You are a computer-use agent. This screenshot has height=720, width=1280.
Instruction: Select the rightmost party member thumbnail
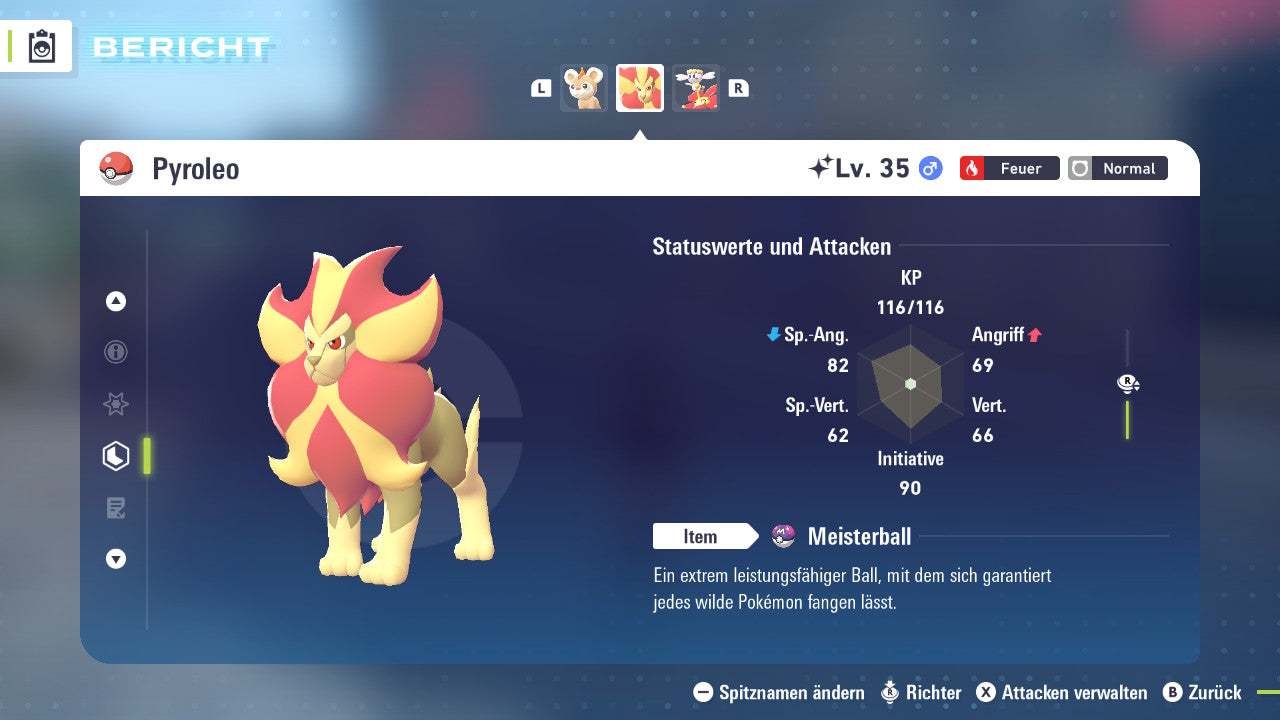tap(696, 88)
